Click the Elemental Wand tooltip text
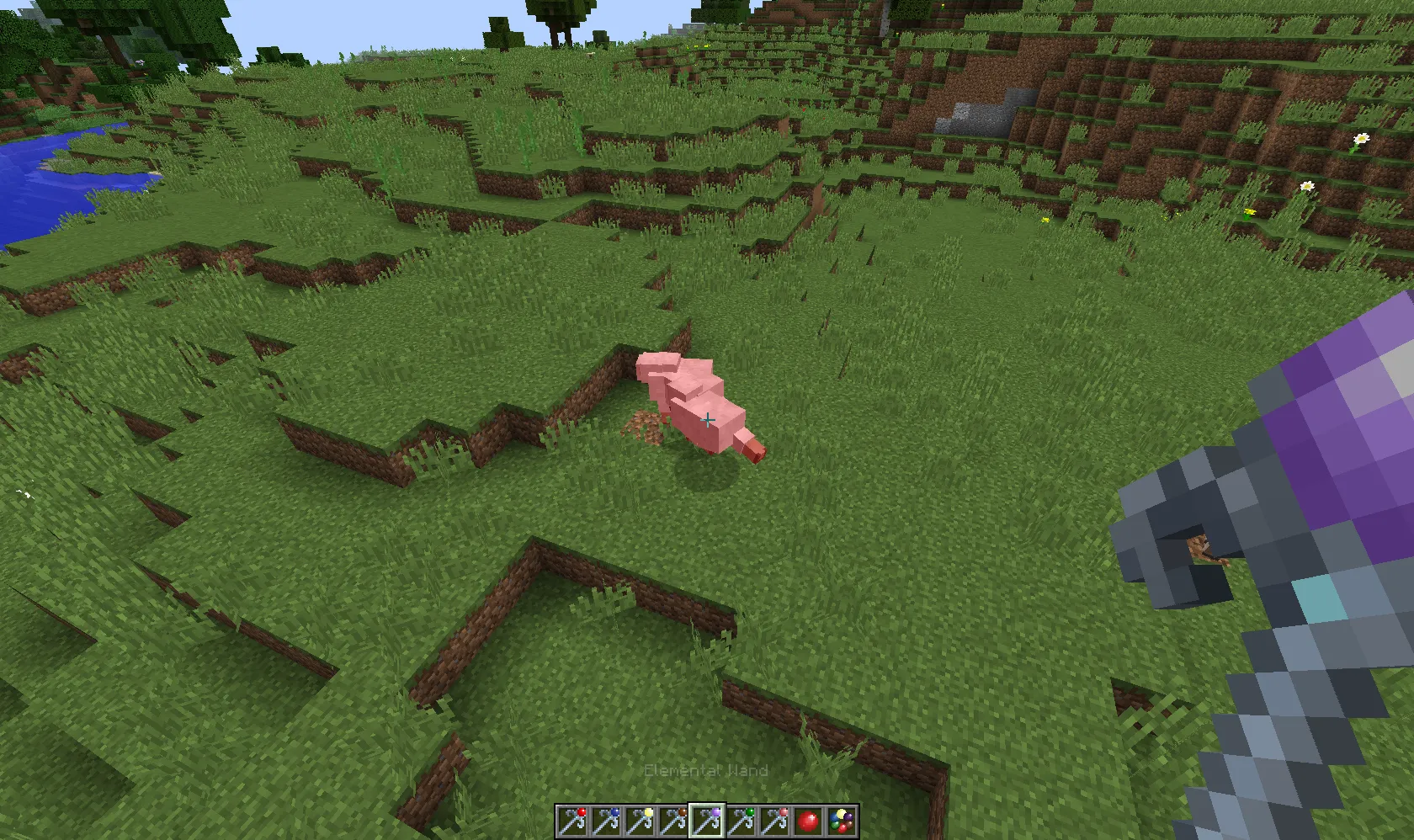1414x840 pixels. pyautogui.click(x=707, y=770)
